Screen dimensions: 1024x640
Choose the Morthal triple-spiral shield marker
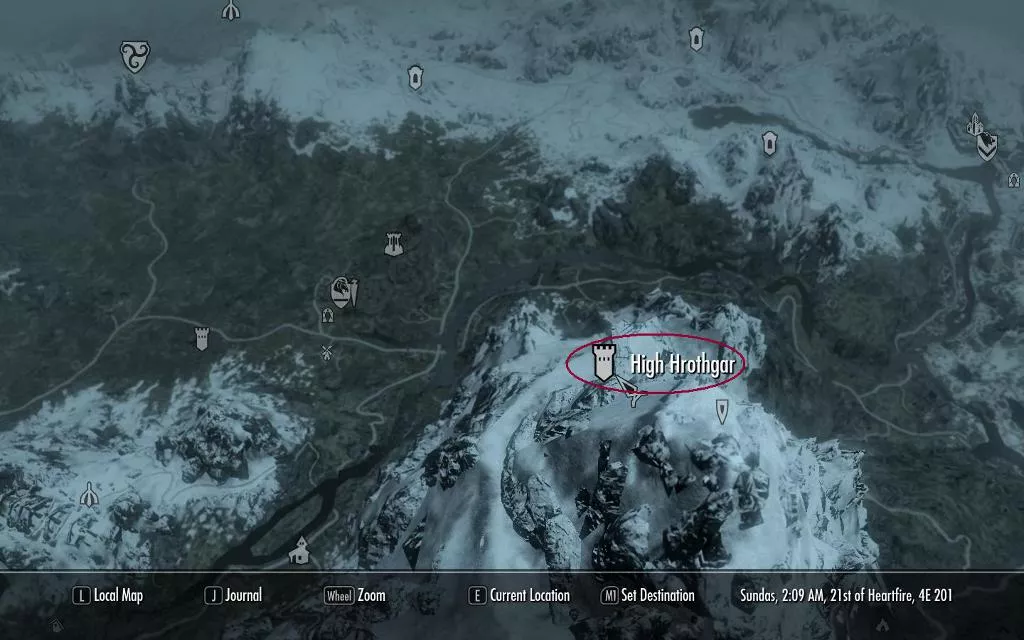click(x=134, y=56)
